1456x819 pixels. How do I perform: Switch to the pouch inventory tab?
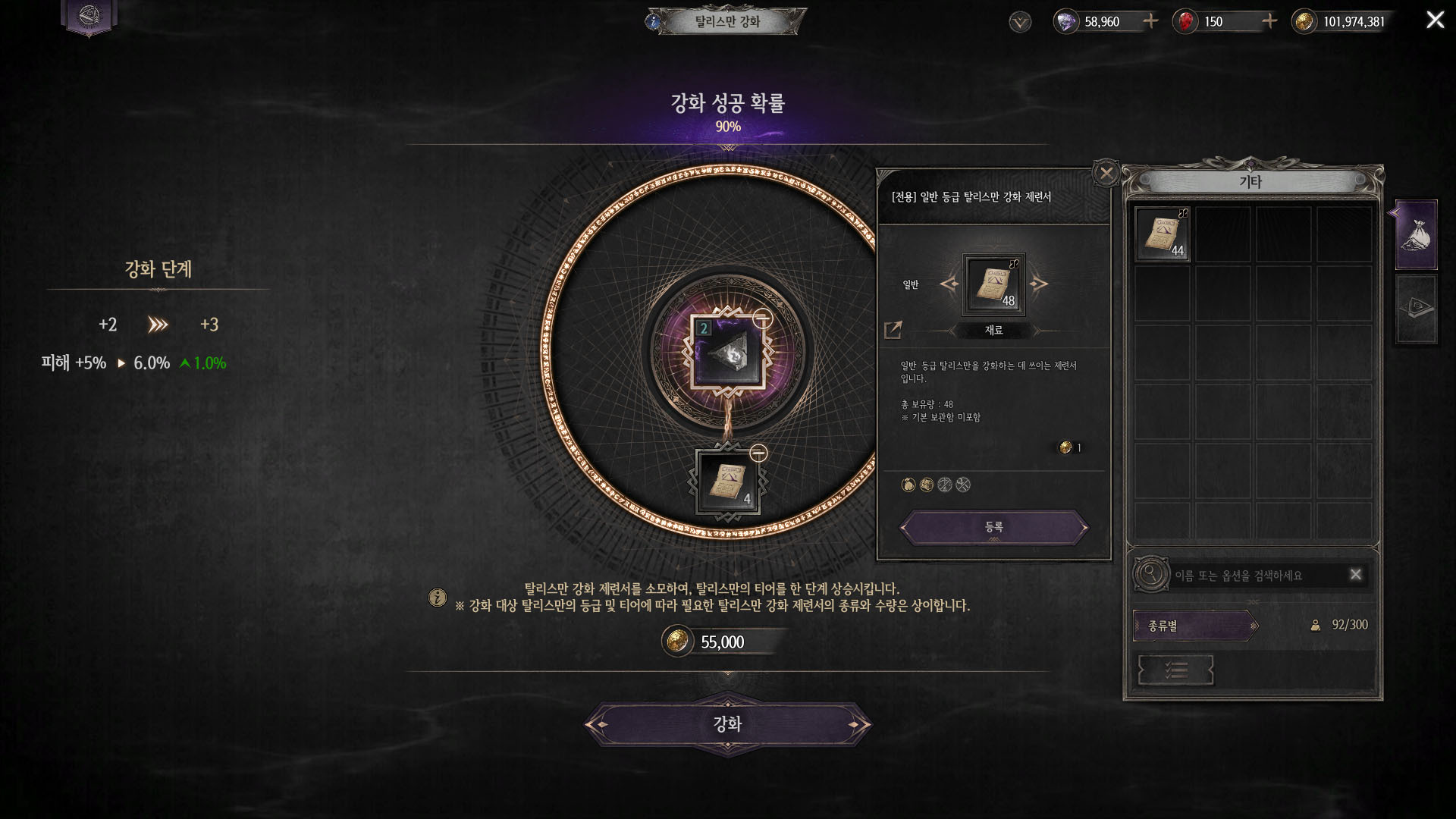pos(1416,234)
